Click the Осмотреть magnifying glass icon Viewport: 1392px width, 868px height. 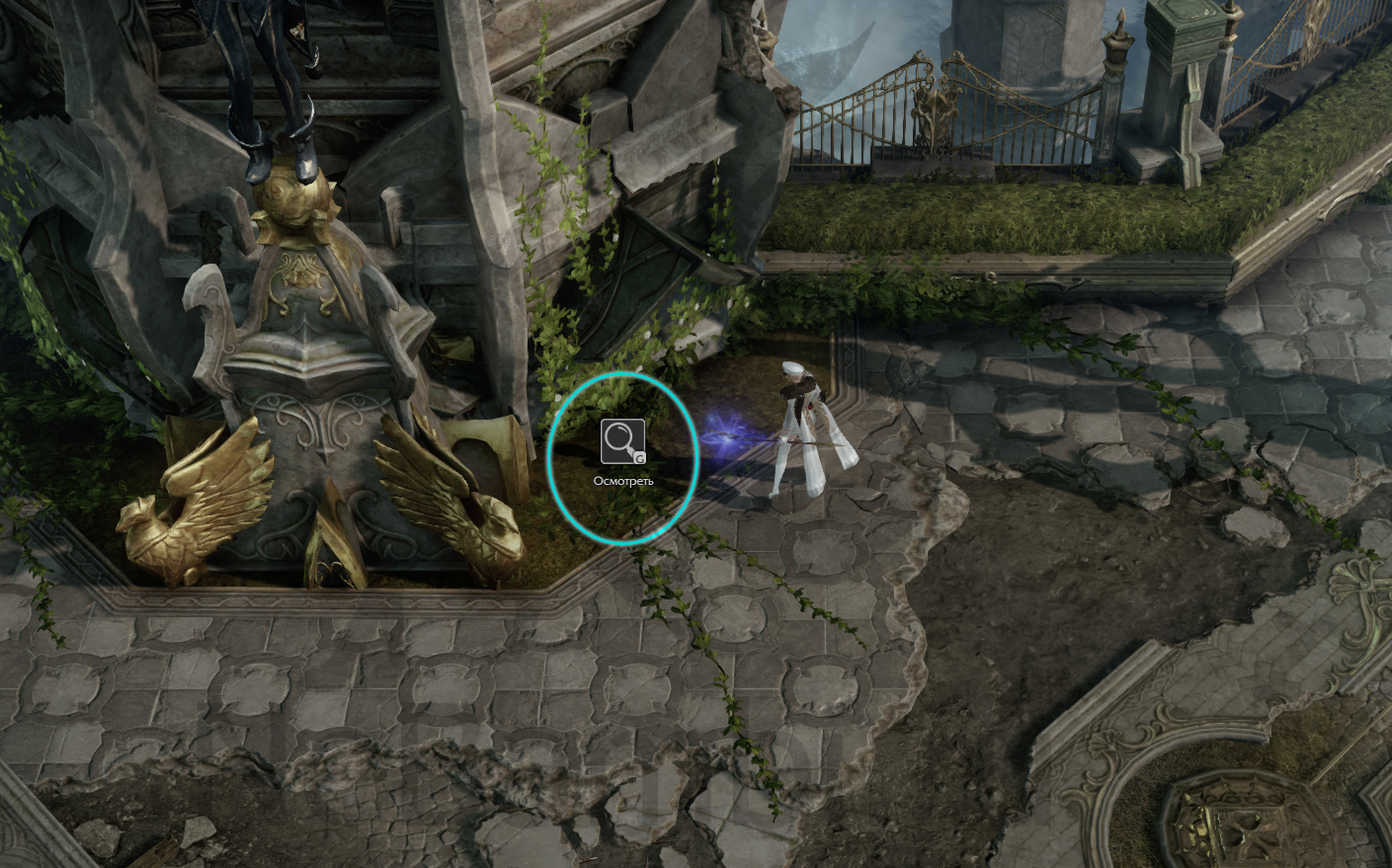point(622,441)
